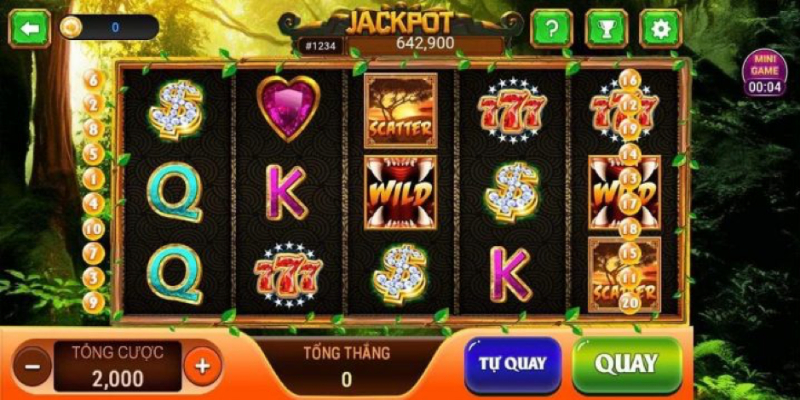Select payline number 16 marker
Screen dimensions: 800x400
click(630, 80)
